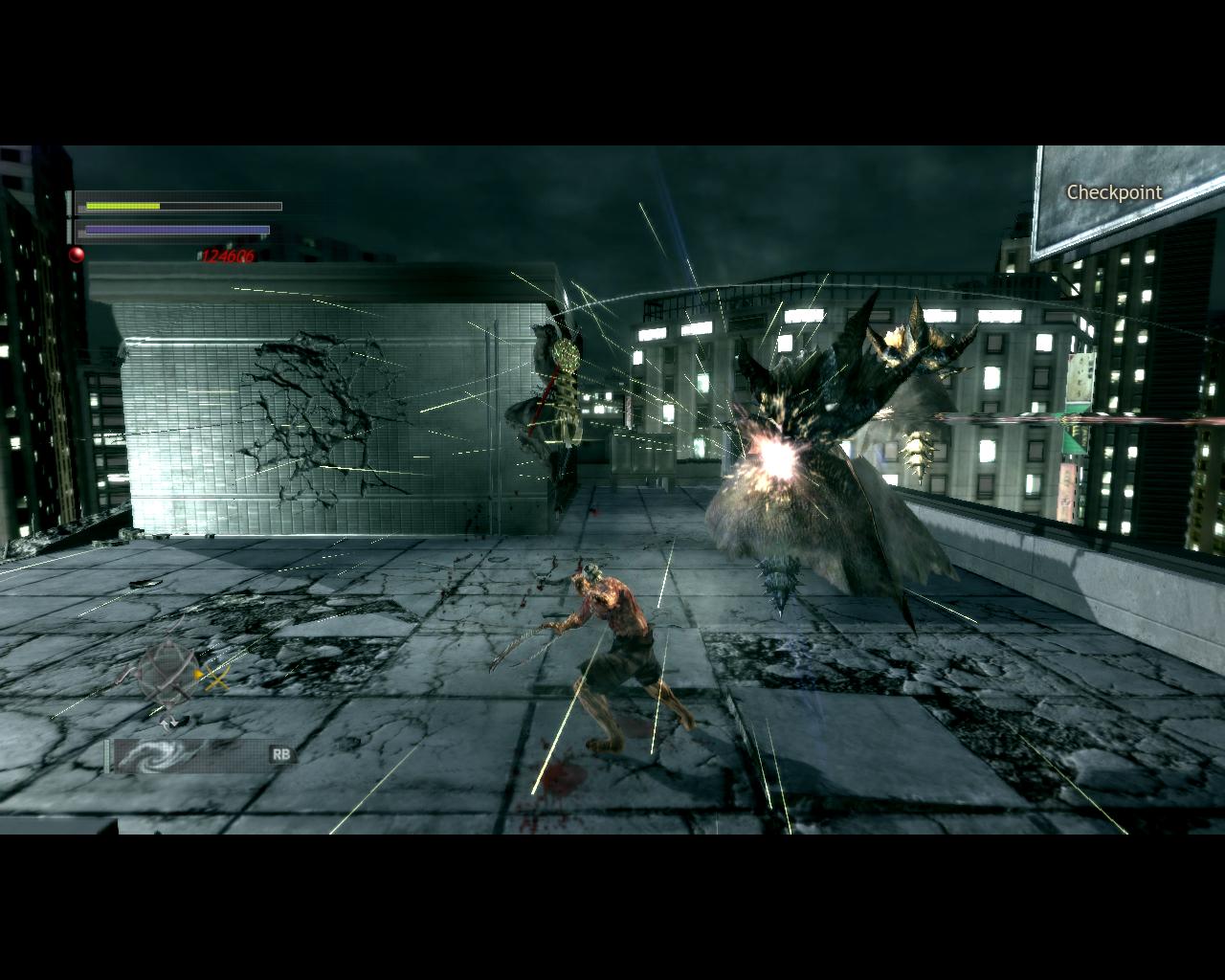1225x980 pixels.
Task: Adjust the segmented vertical gauge beside ability bar
Action: click(x=107, y=755)
